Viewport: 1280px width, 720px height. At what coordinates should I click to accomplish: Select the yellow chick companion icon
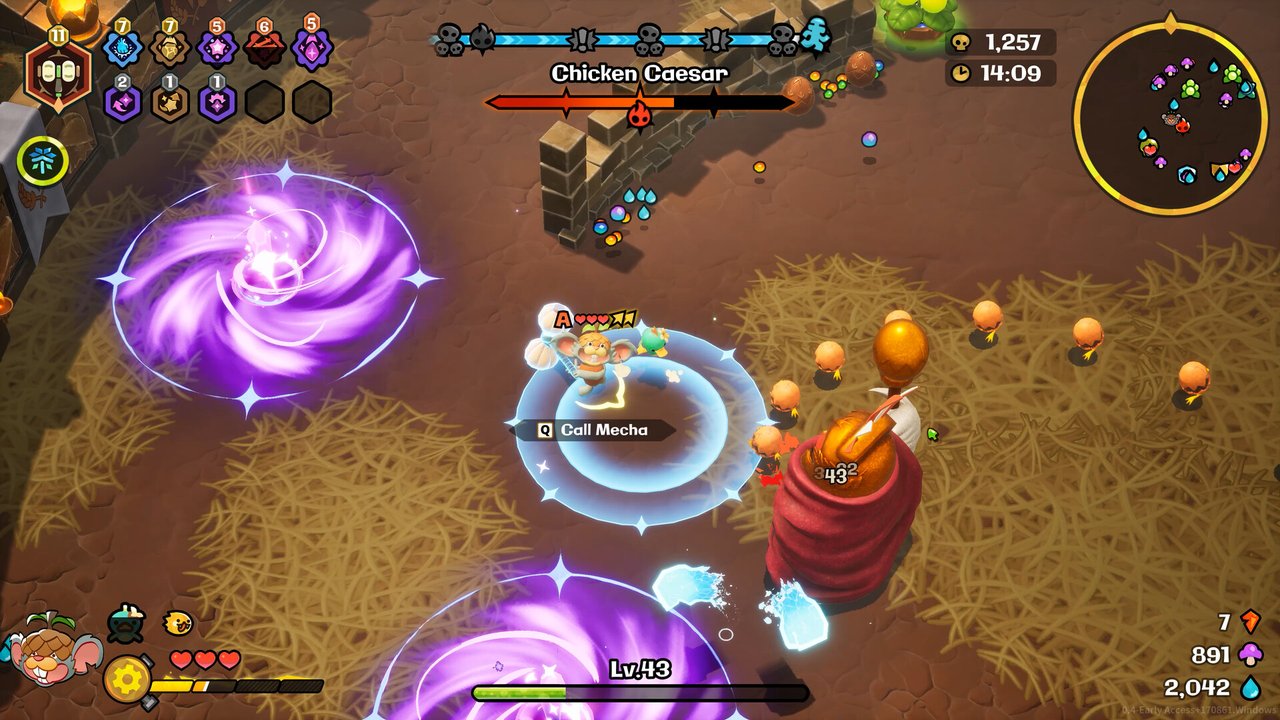pos(177,623)
